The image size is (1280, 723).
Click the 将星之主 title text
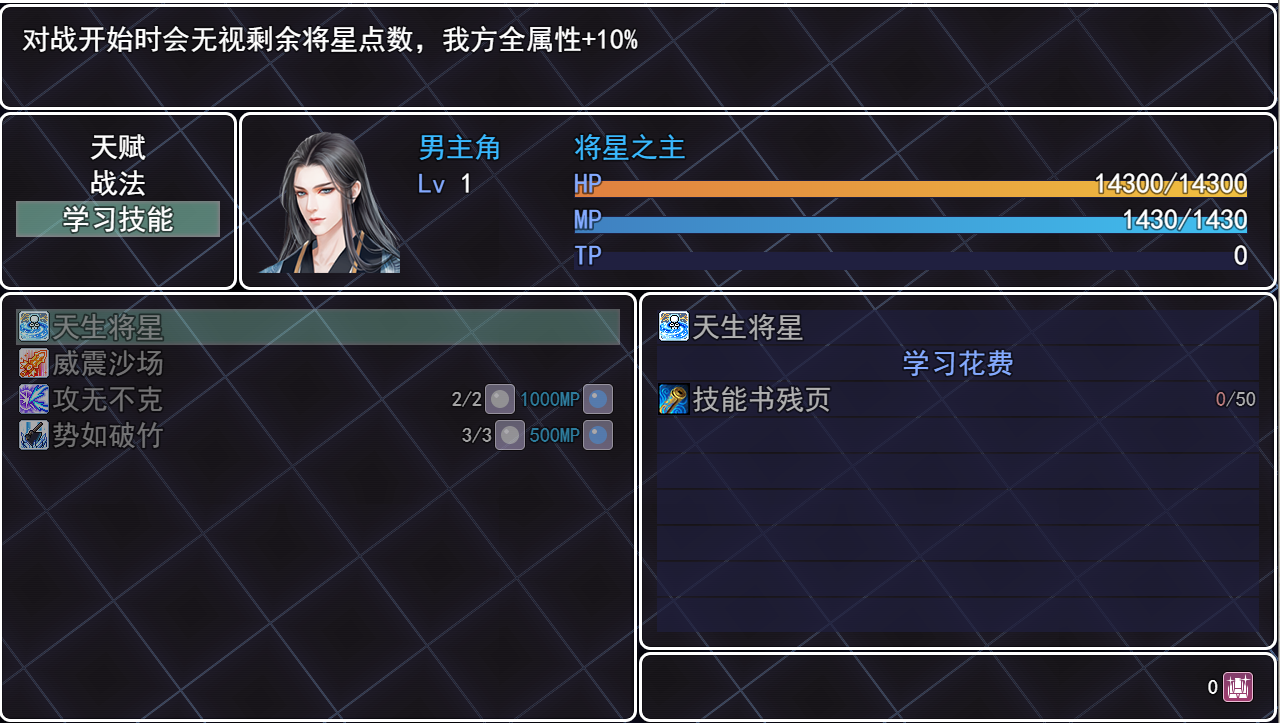coord(629,147)
